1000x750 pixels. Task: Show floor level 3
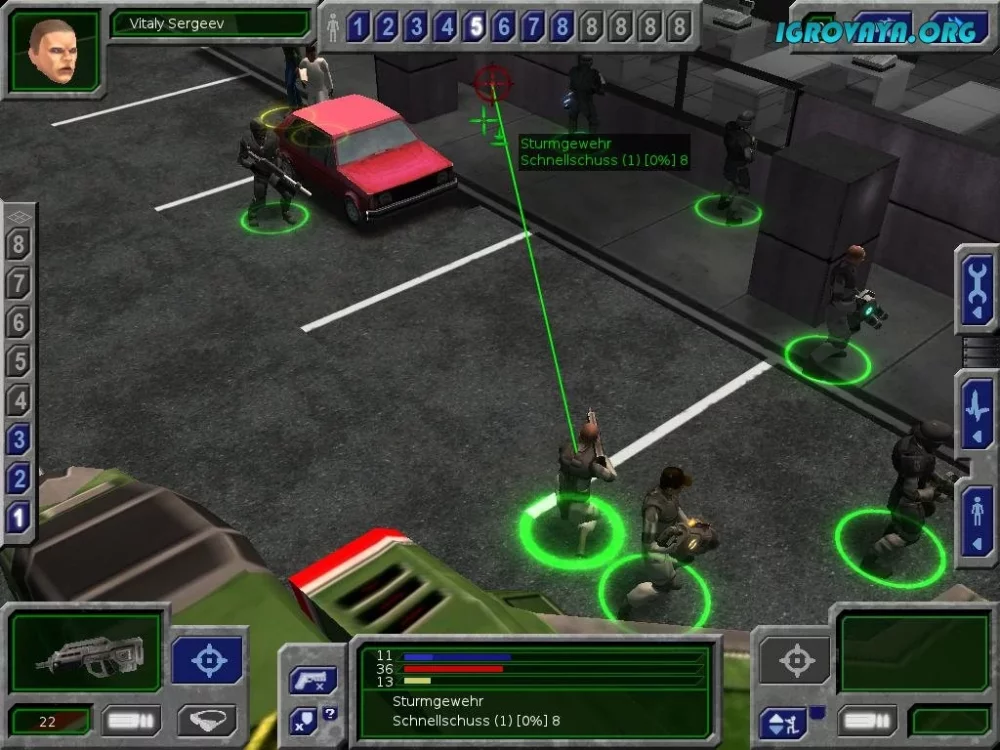pos(19,439)
